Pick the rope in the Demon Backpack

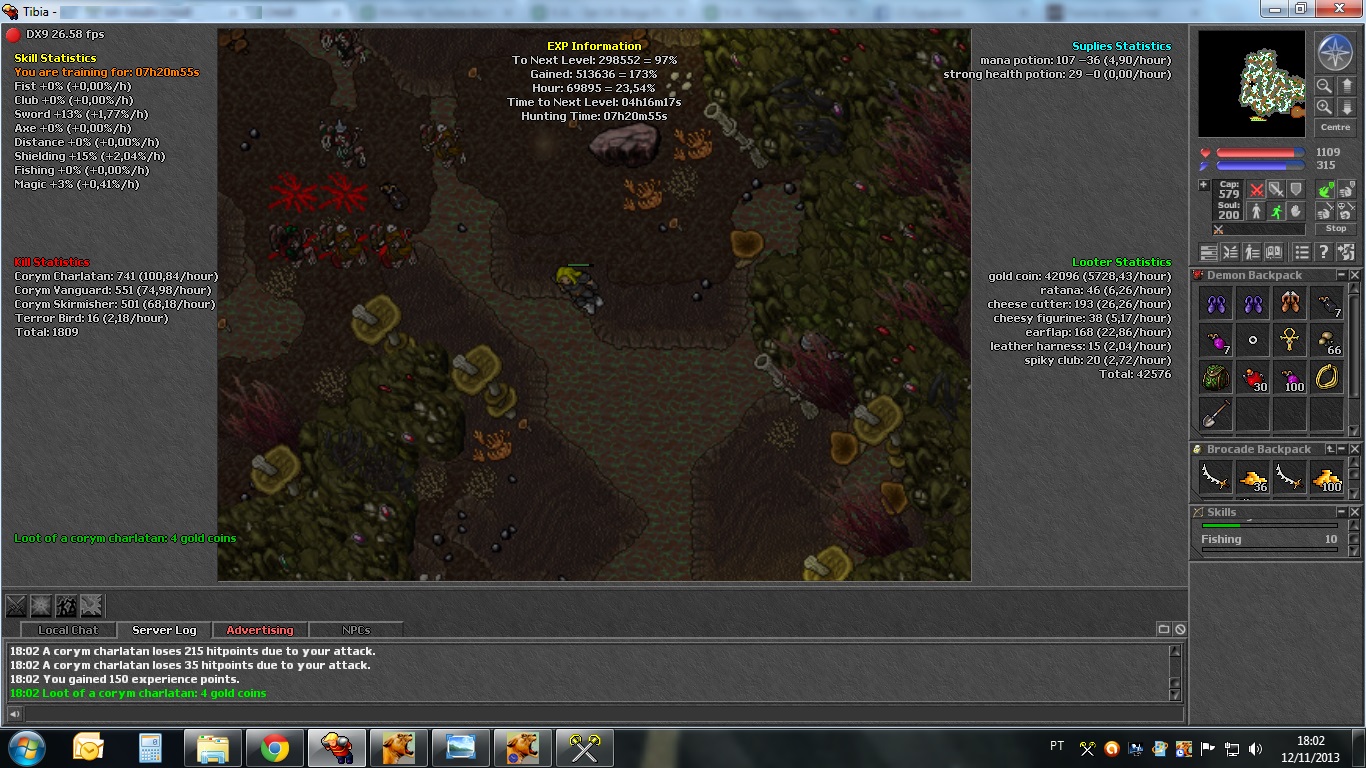click(x=1327, y=376)
